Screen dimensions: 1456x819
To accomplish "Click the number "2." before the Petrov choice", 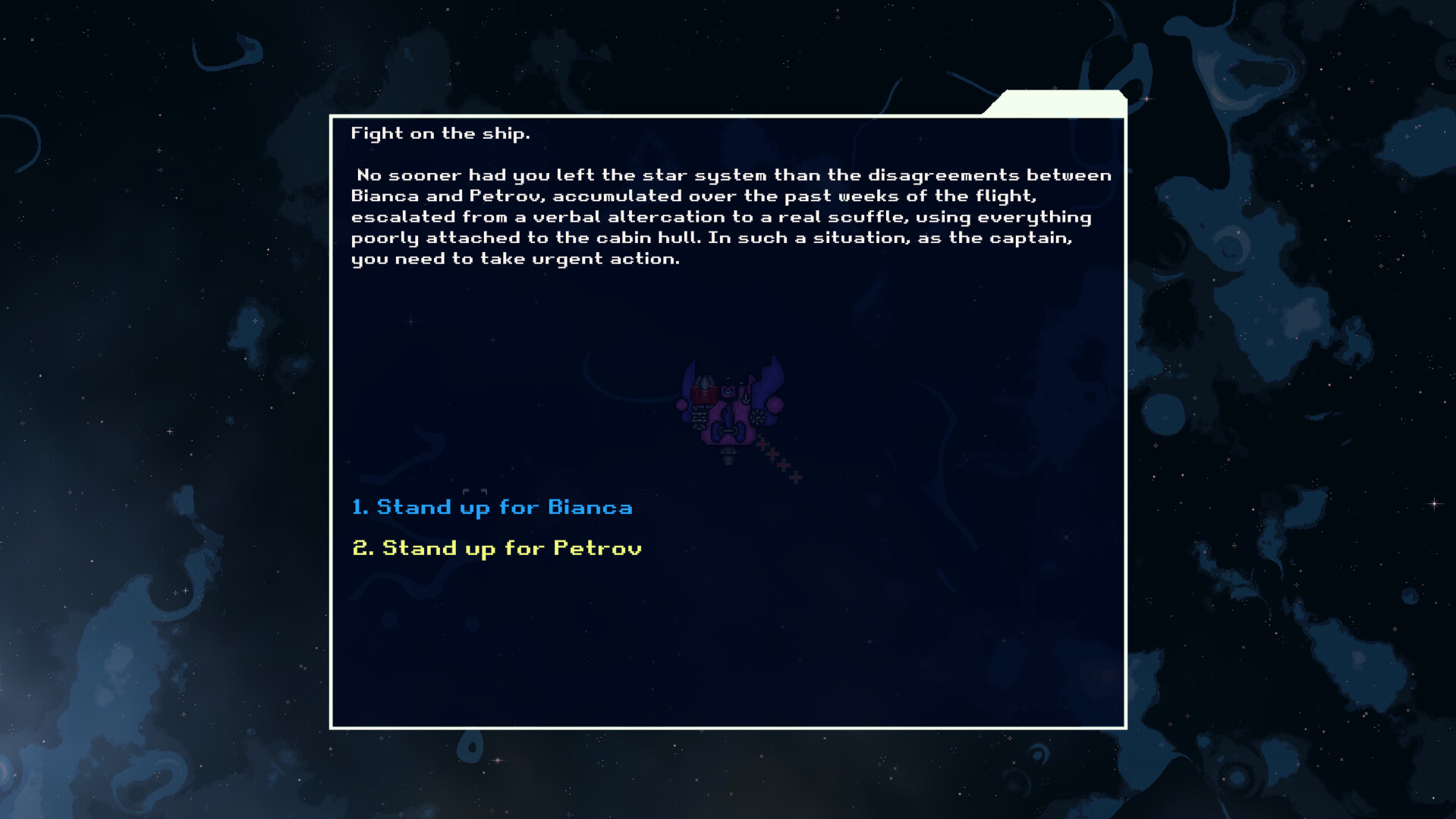I will 362,547.
